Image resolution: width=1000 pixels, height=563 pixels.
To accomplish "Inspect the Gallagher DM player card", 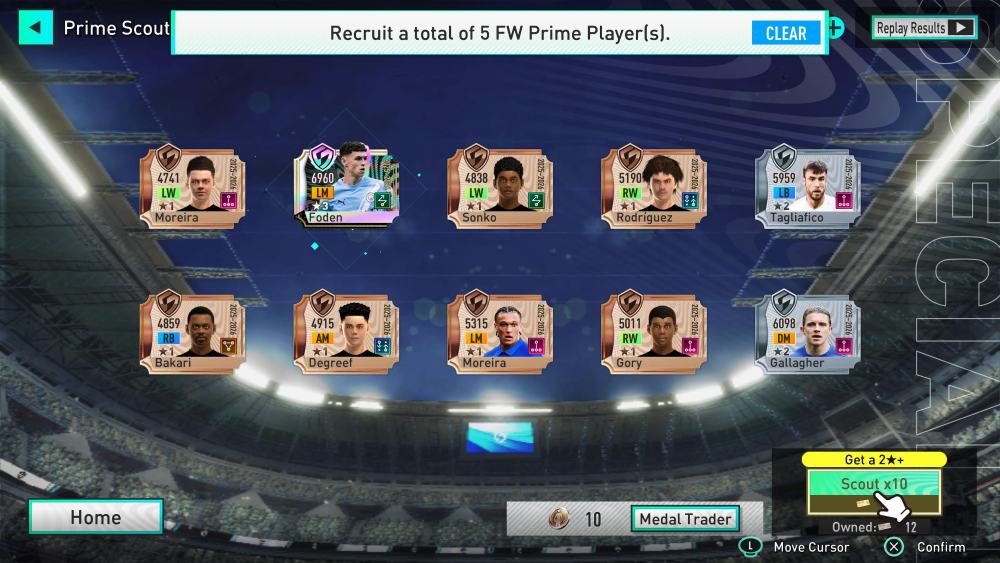I will pyautogui.click(x=807, y=331).
